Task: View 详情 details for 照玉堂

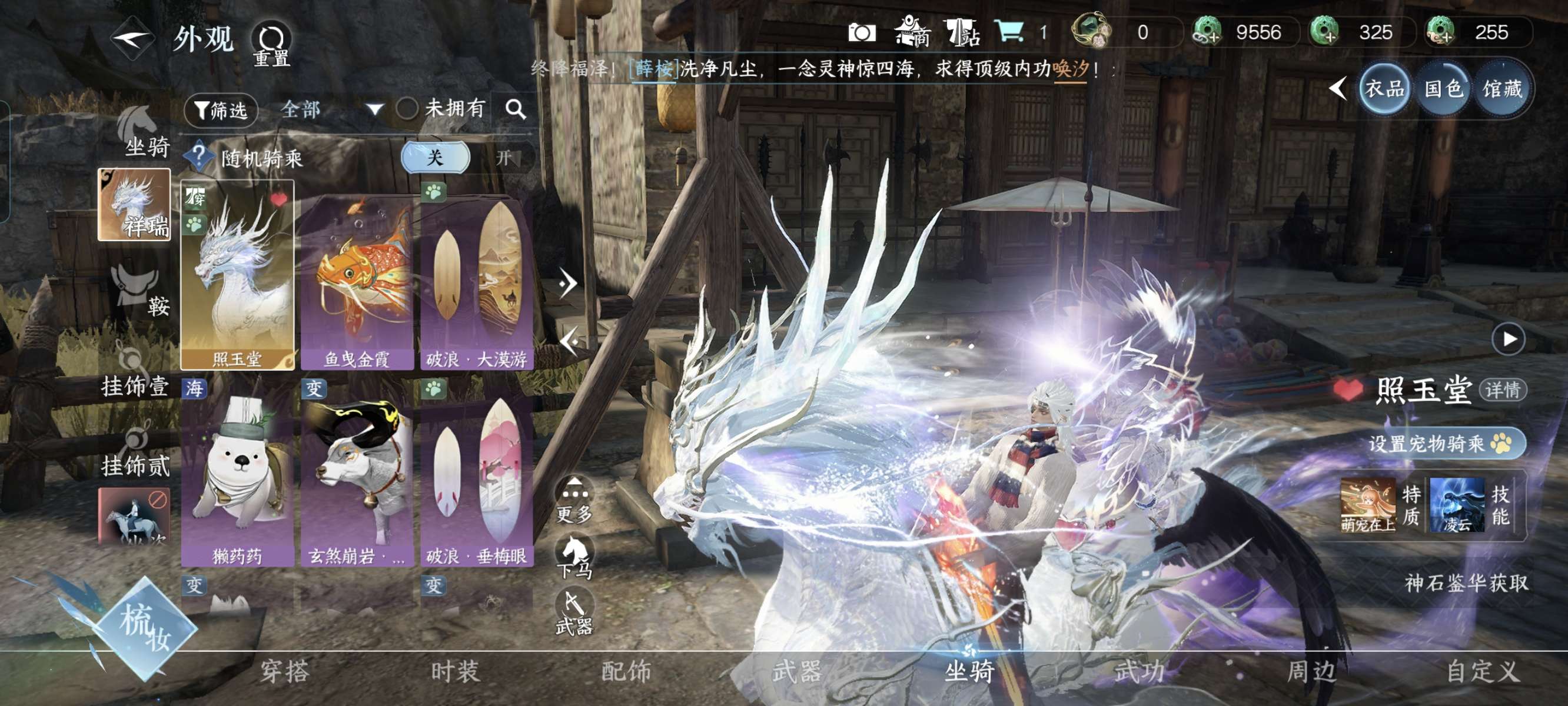Action: click(1502, 390)
